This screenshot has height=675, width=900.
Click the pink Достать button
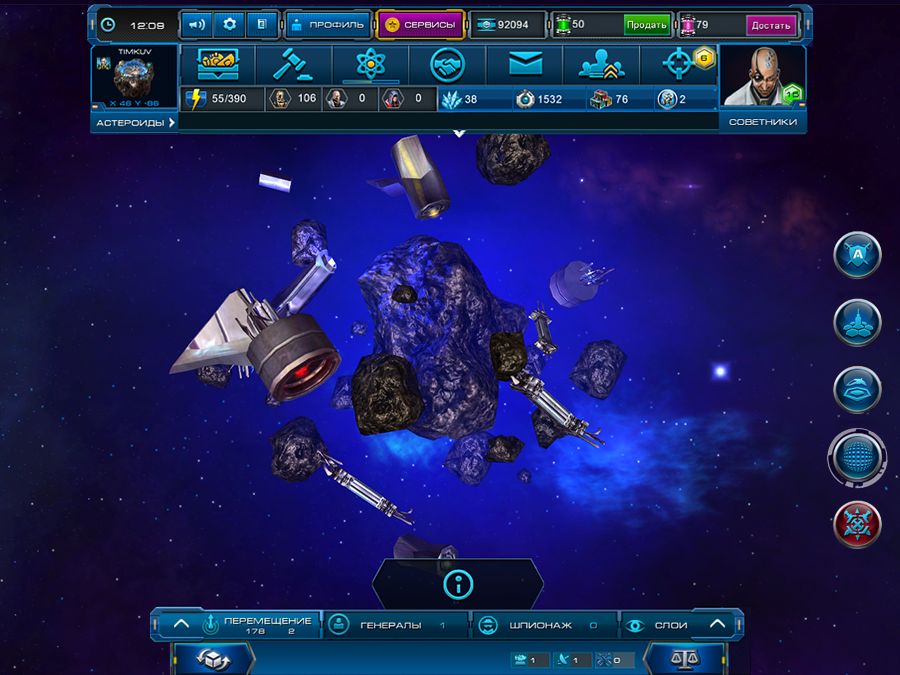click(771, 25)
